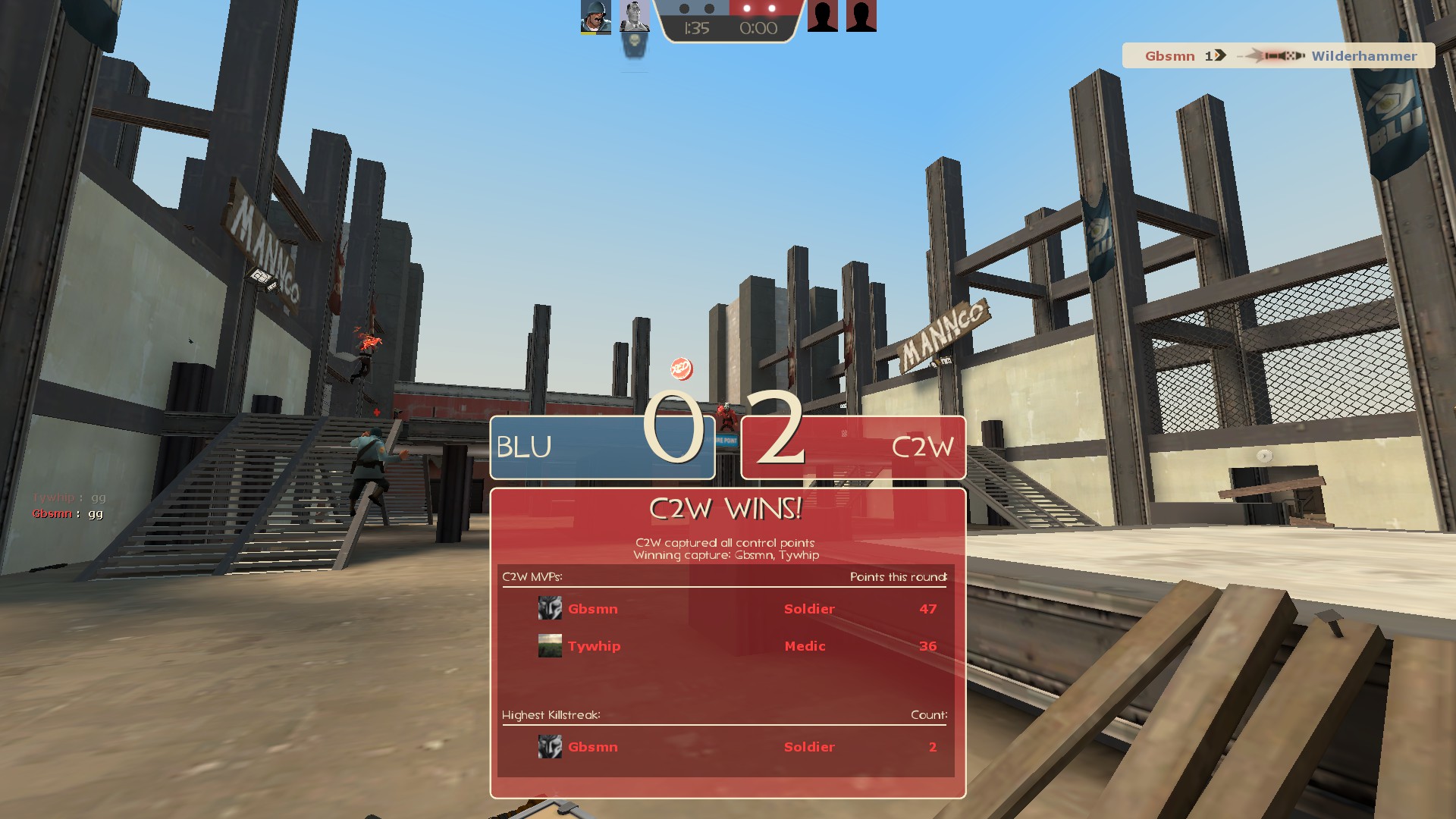Click the Gbsmn–Wilderhammer kill feed entry
The image size is (1456, 819).
1279,56
